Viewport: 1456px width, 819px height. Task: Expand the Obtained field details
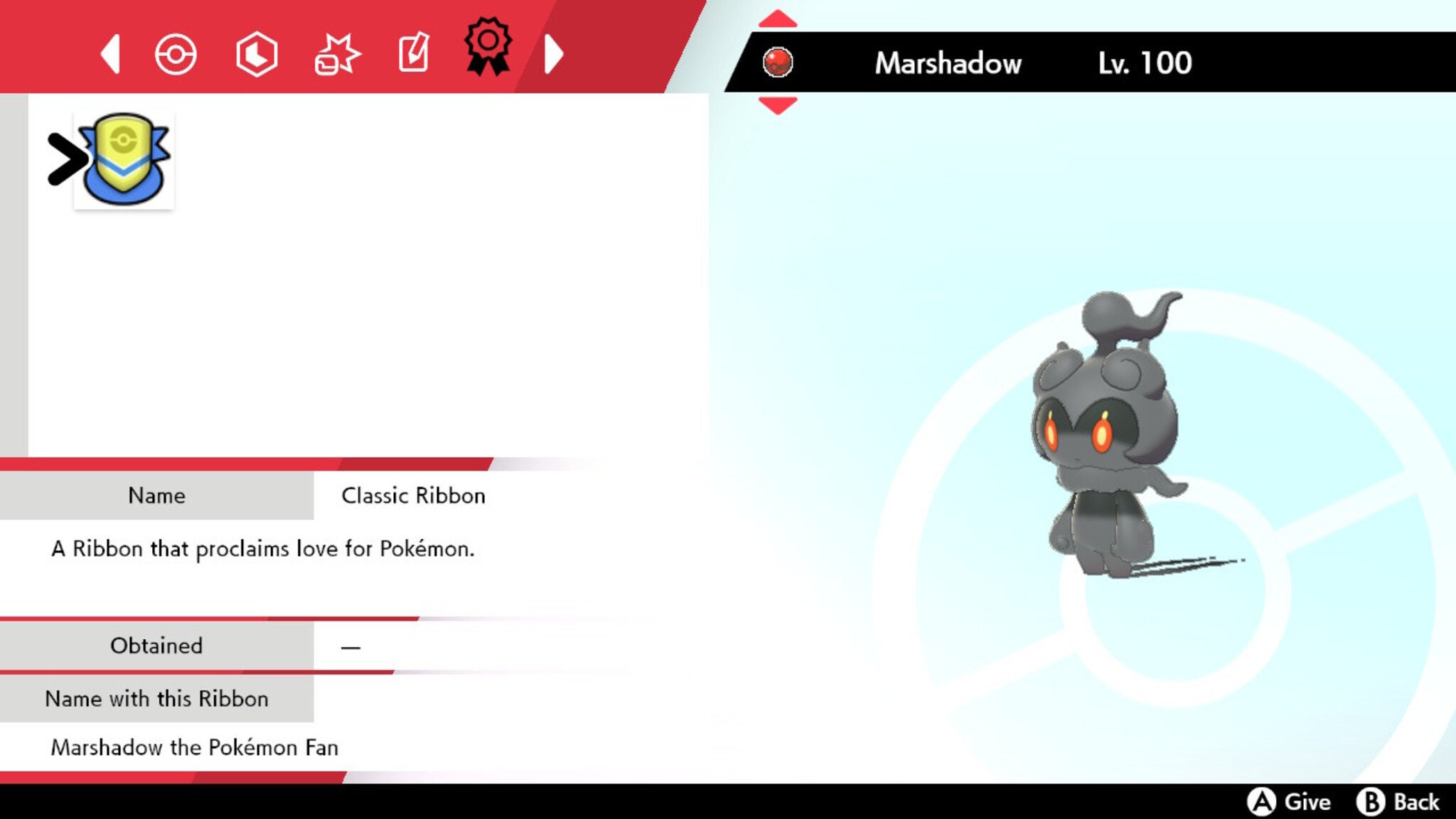[155, 646]
